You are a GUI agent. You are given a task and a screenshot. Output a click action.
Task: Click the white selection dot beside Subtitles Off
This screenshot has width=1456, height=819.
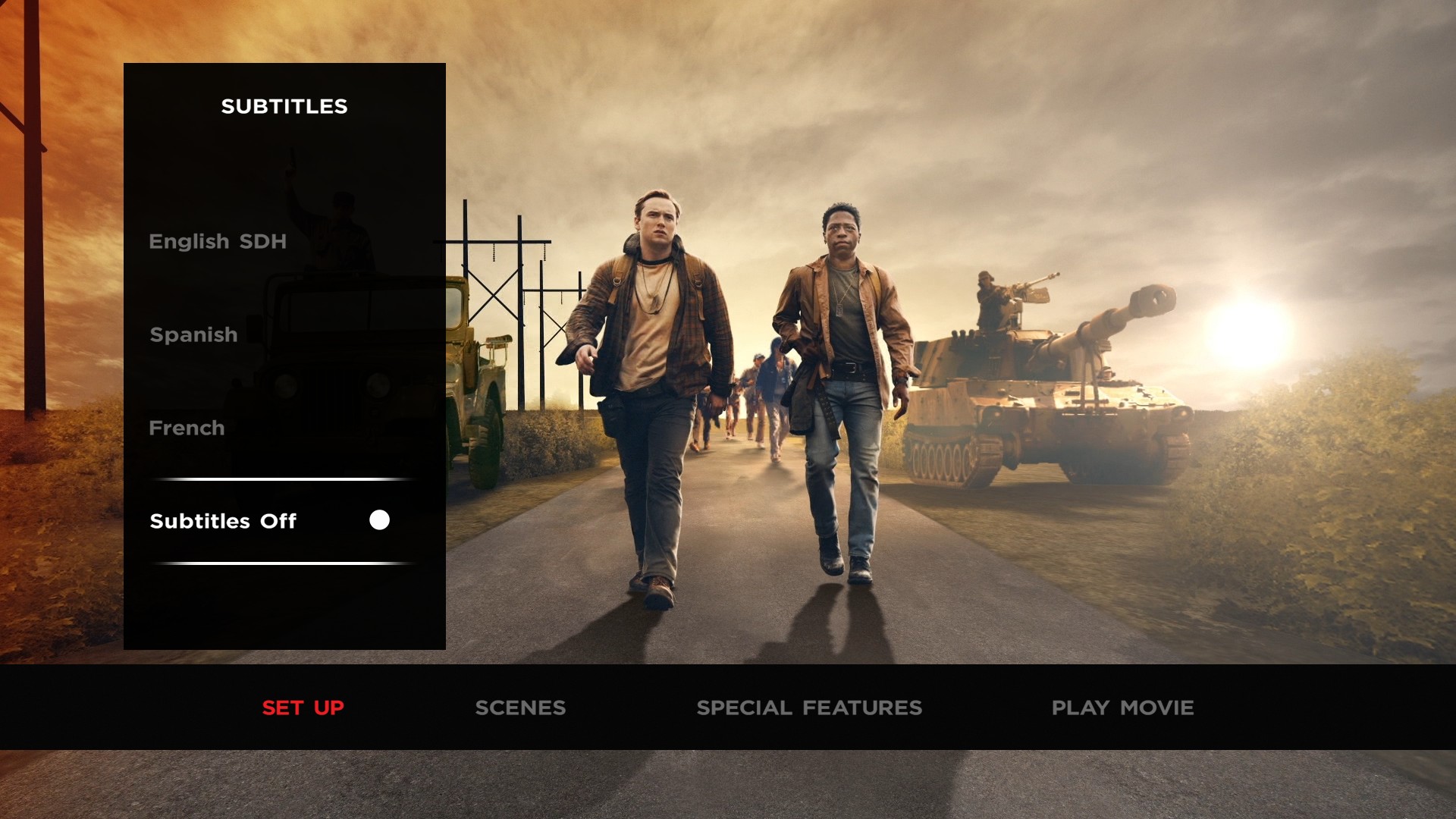(x=378, y=520)
